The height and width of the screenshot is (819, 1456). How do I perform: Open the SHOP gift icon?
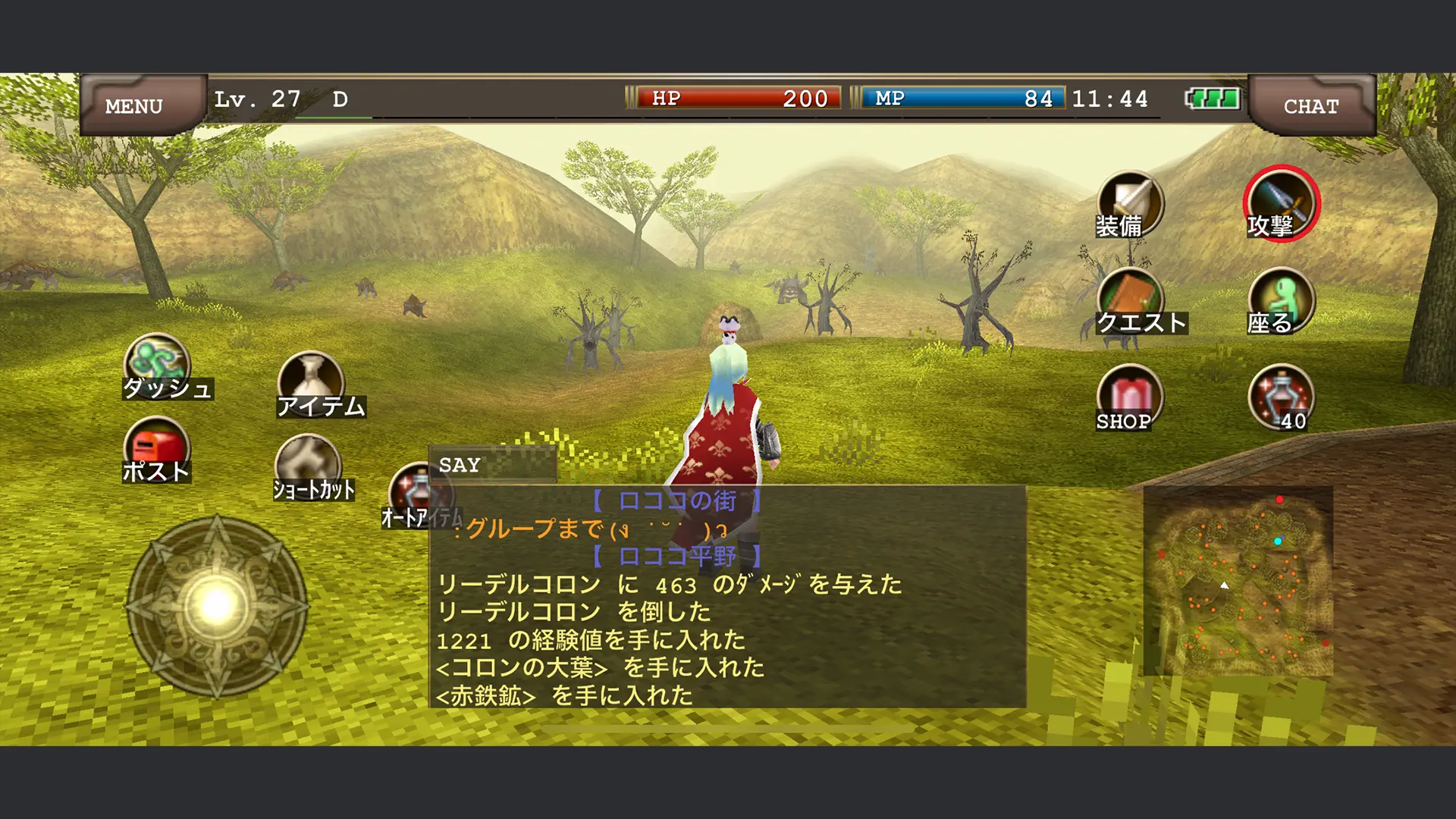1129,398
